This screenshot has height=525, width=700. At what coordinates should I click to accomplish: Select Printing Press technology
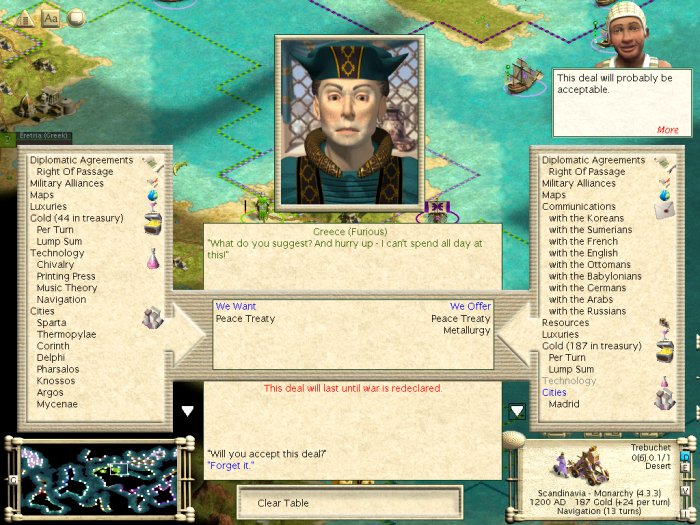tap(66, 277)
